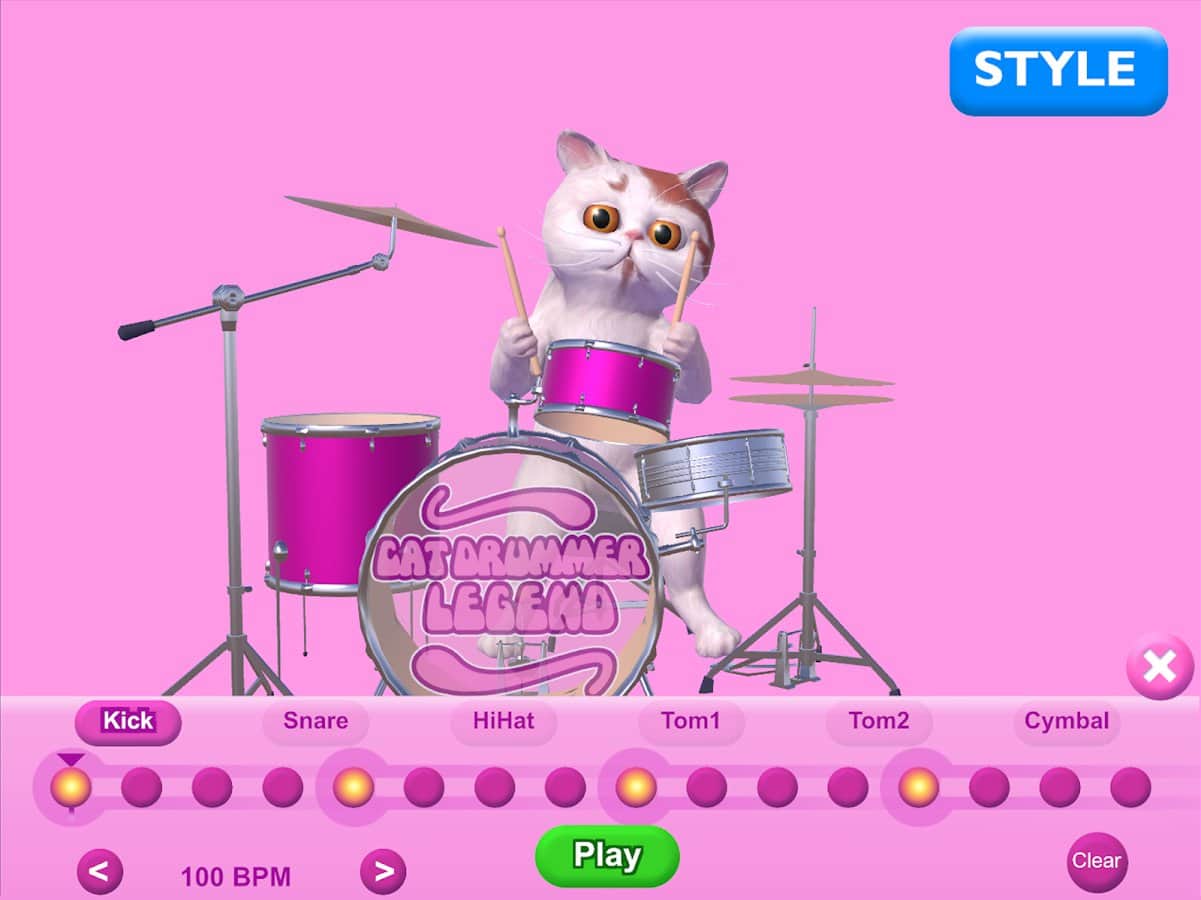Decrease the BPM with left arrow
This screenshot has width=1201, height=900.
tap(100, 872)
